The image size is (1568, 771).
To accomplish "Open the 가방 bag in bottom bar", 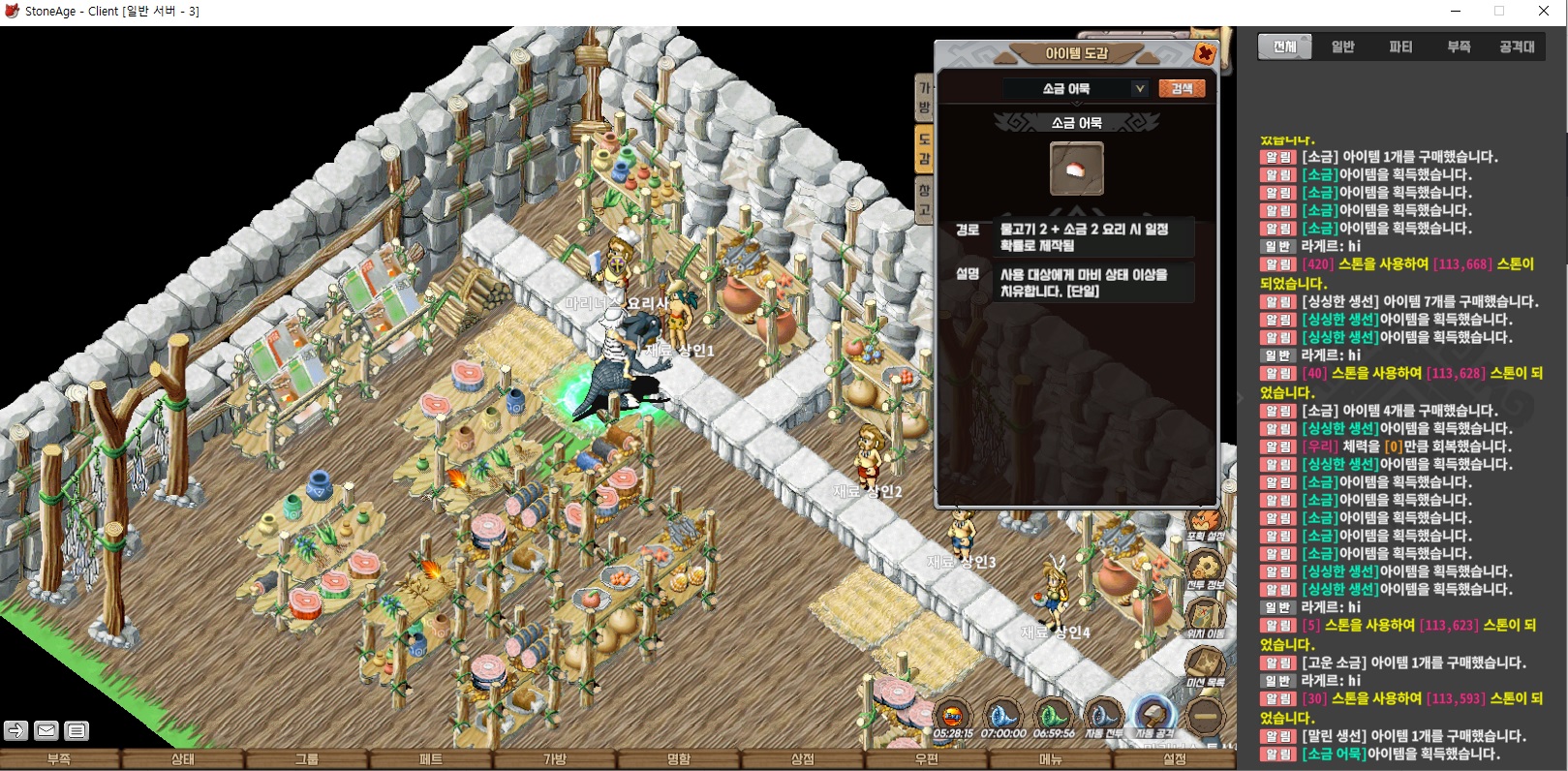I will pyautogui.click(x=555, y=759).
